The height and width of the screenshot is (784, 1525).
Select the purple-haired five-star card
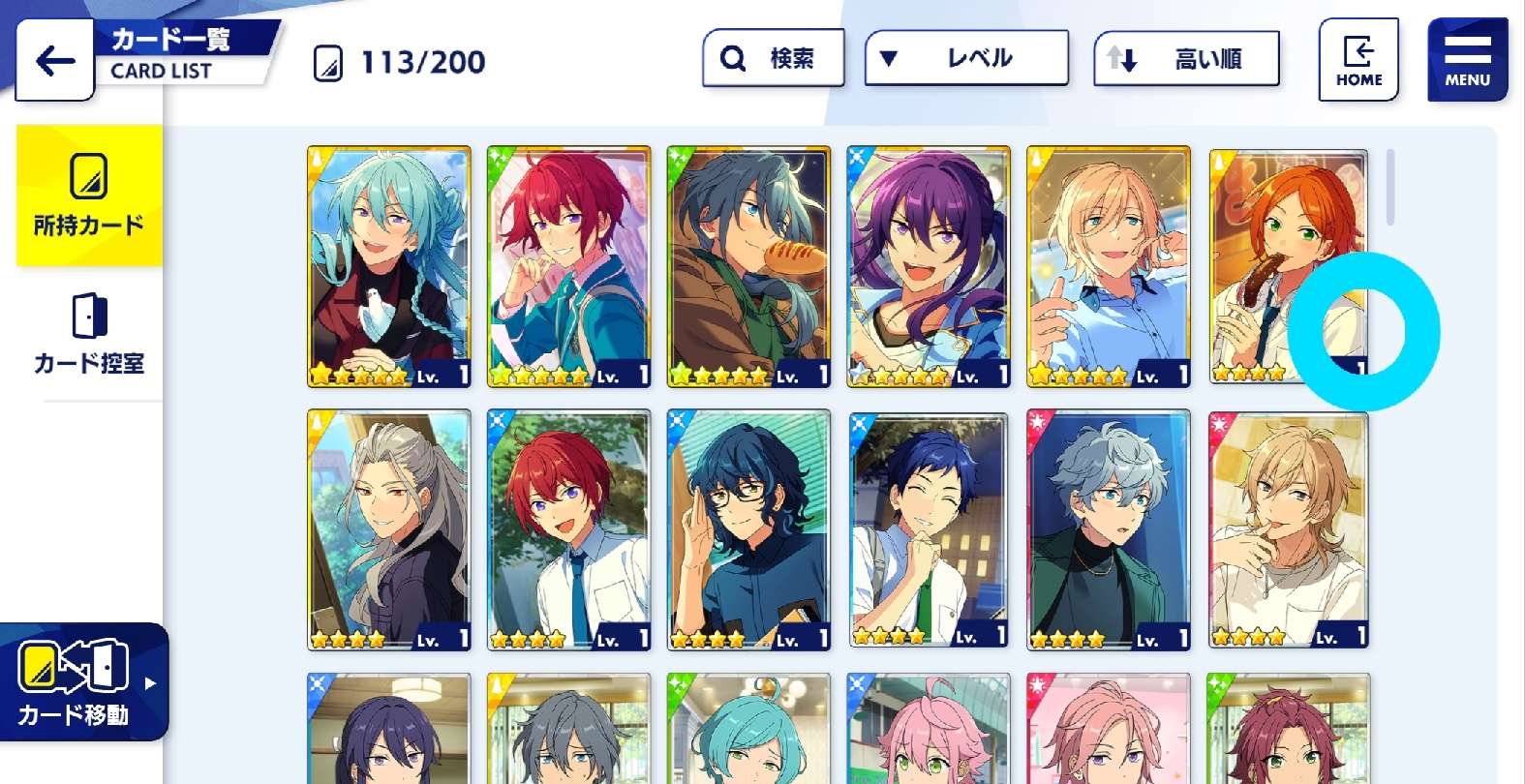pyautogui.click(x=929, y=266)
